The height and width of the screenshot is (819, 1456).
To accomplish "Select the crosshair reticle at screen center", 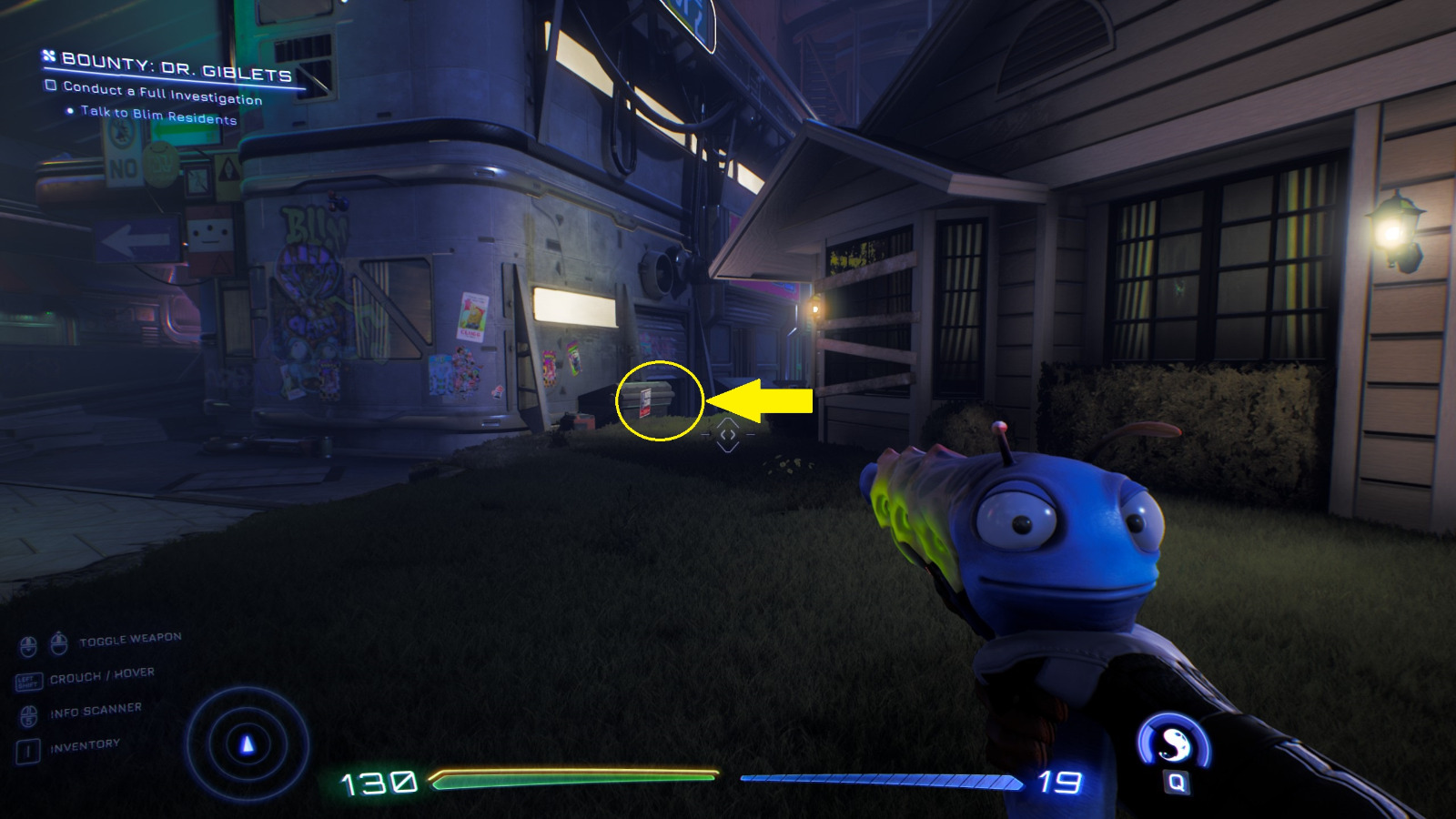I will (728, 436).
